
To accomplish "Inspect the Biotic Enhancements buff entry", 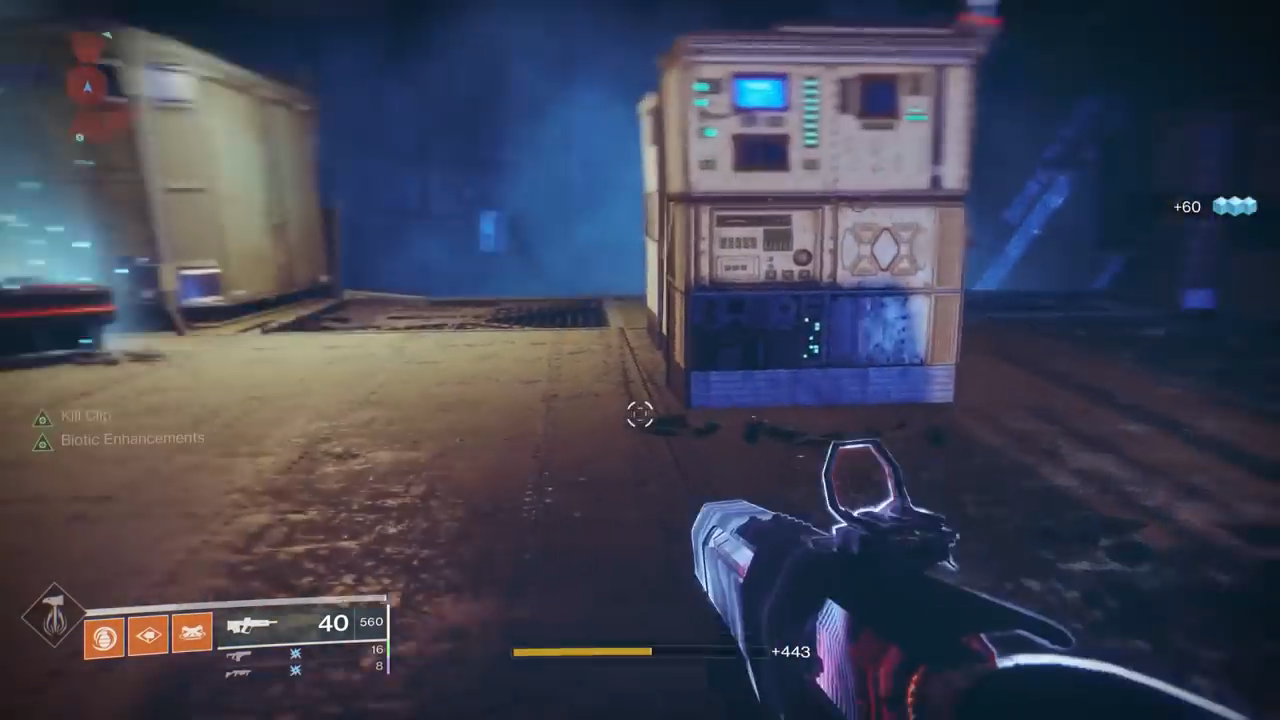I will click(131, 439).
